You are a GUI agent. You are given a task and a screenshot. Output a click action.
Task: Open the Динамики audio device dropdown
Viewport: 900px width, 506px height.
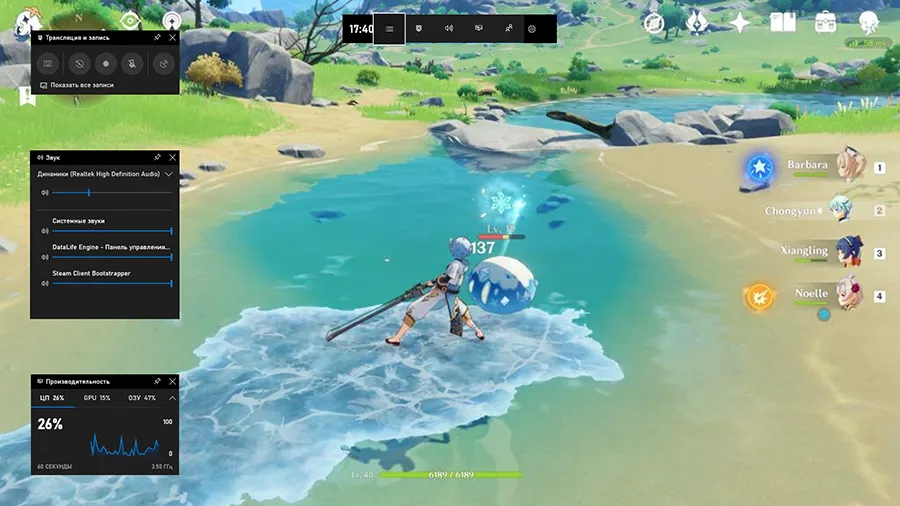click(169, 174)
